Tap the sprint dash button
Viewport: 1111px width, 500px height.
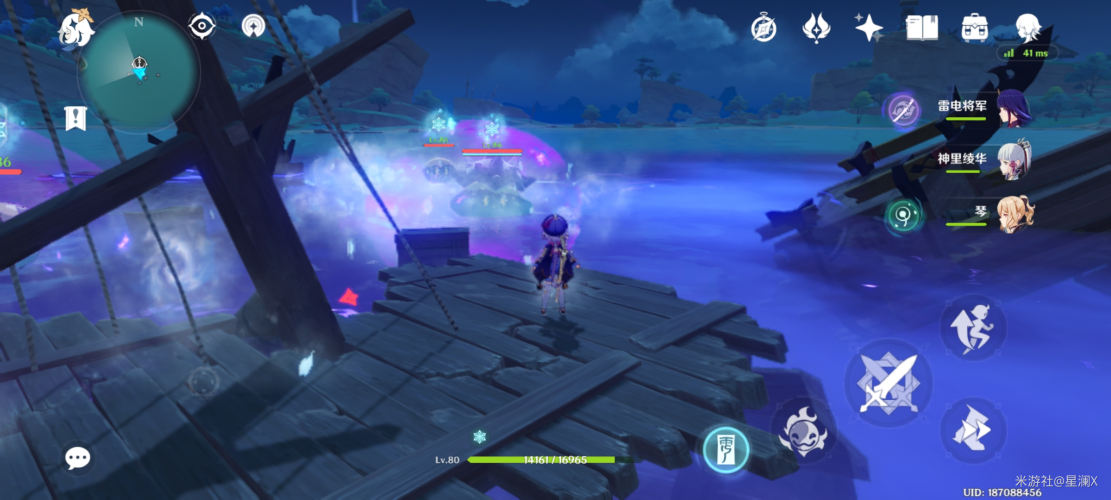972,430
